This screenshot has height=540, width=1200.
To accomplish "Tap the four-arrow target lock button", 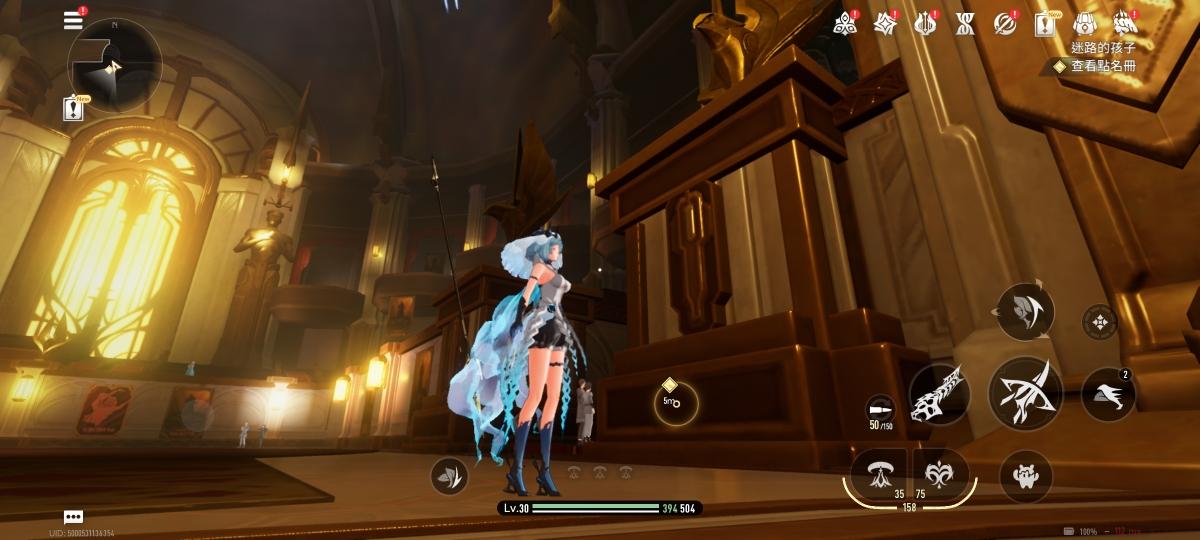I will (1100, 322).
